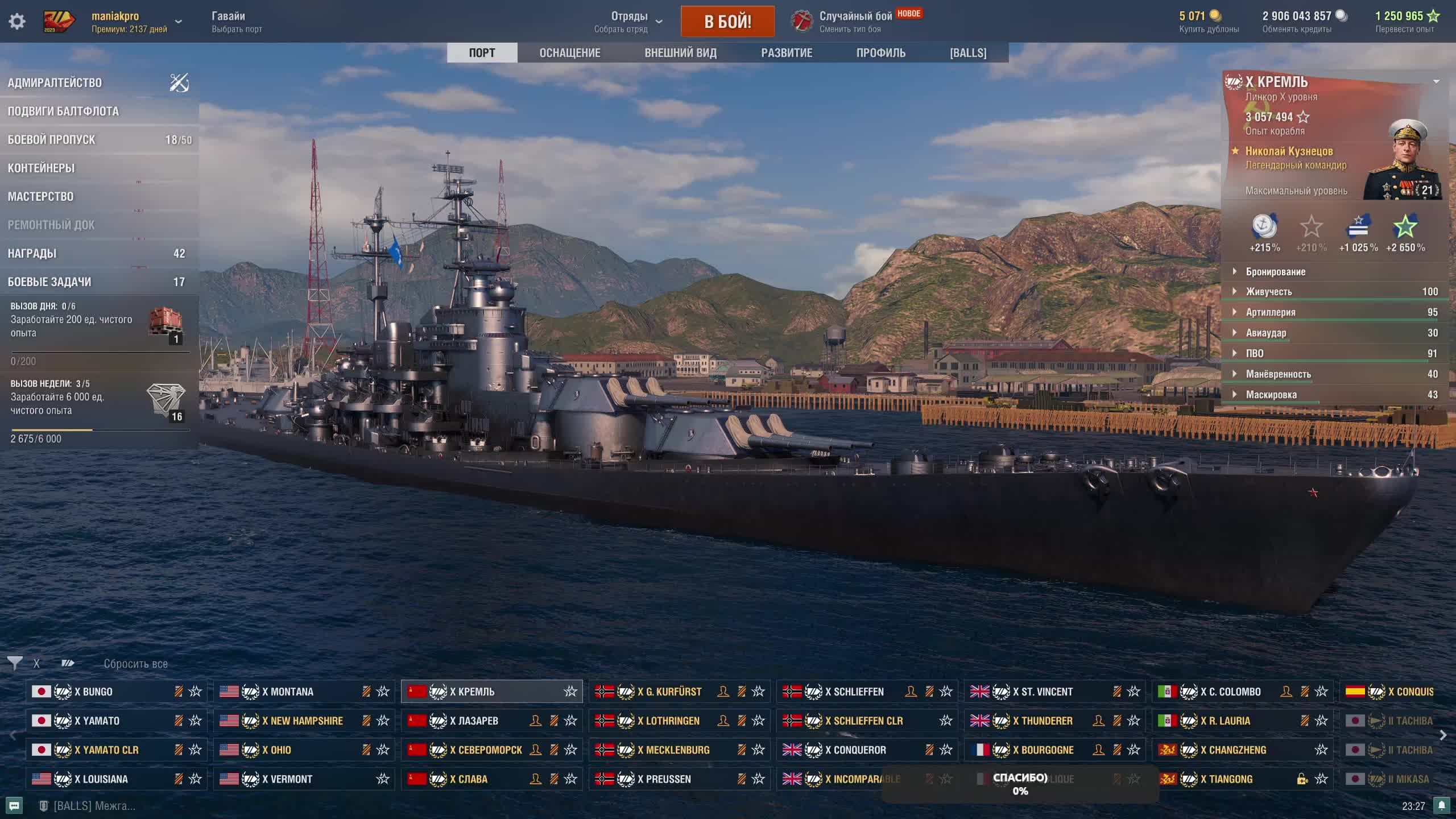
Task: Open the АДМИРАЛТЕЙСТВО menu entry
Action: 55,83
